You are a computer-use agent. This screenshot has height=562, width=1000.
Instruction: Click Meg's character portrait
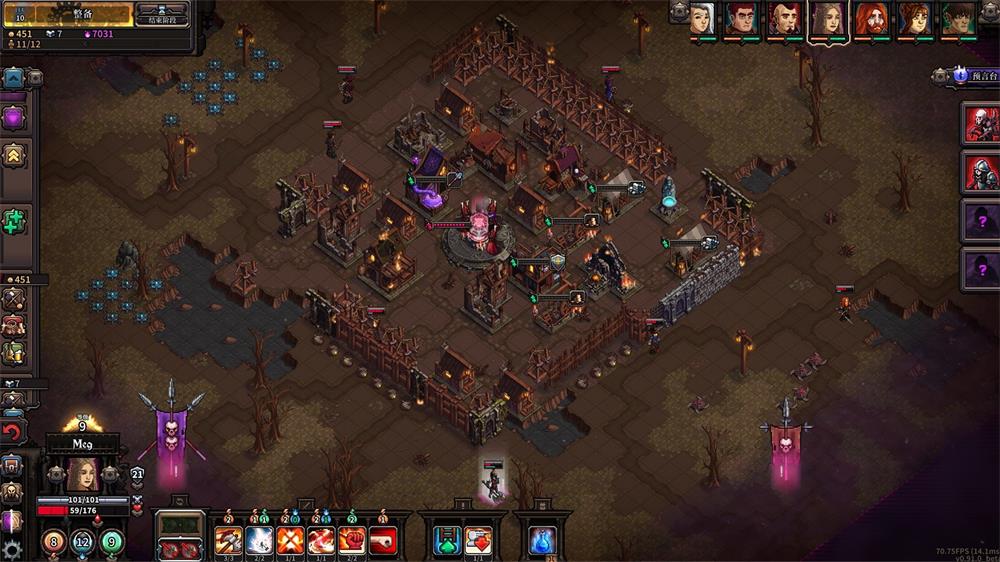click(81, 473)
